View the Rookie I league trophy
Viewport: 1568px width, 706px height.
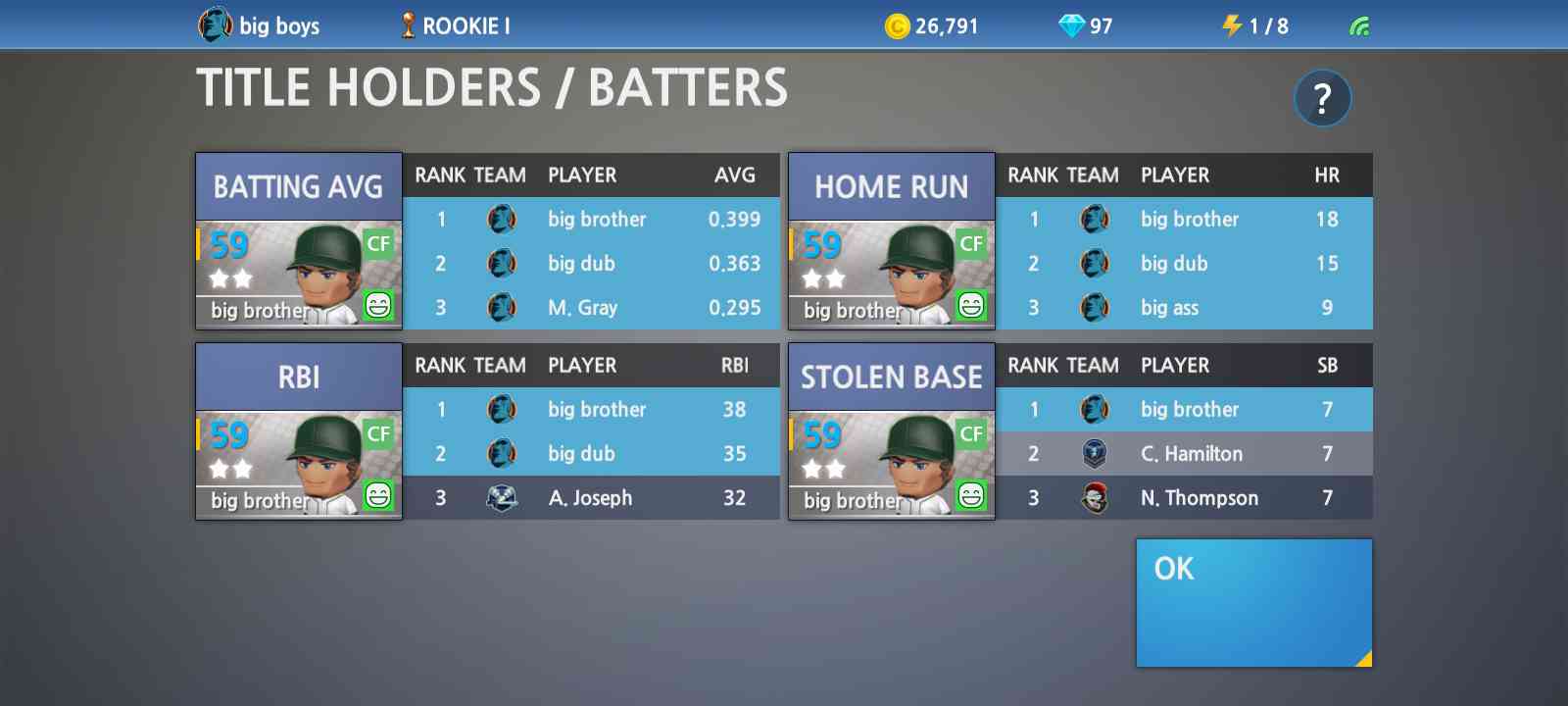(x=409, y=25)
